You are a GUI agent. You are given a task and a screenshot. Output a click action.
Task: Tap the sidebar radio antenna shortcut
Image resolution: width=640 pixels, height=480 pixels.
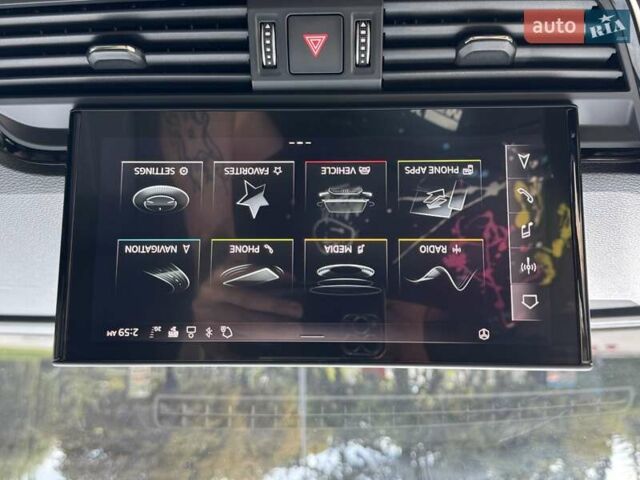coord(527,266)
